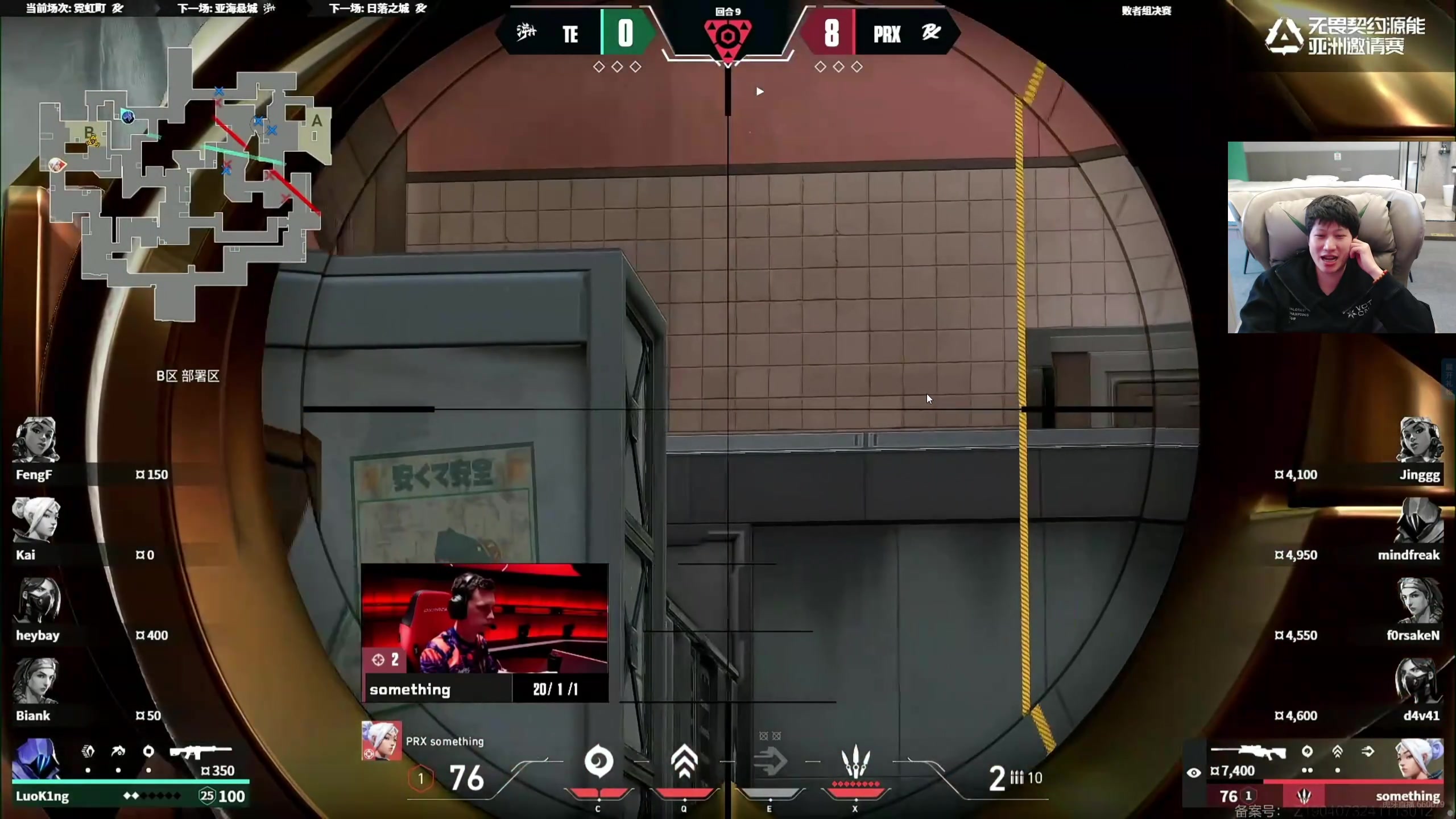Select FengF in the left team list

coord(34,474)
